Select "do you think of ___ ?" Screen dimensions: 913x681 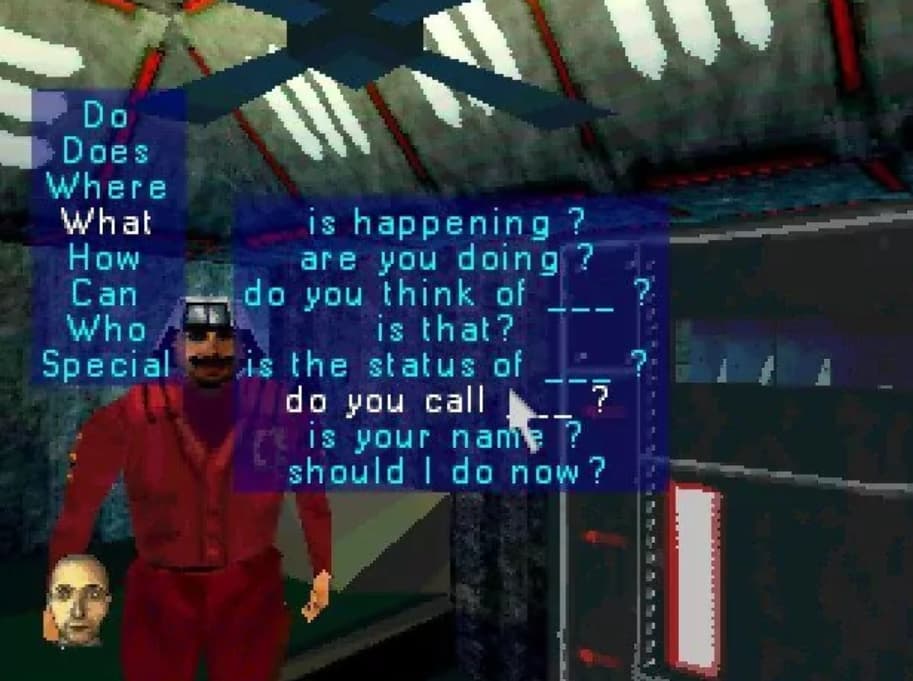click(x=446, y=294)
